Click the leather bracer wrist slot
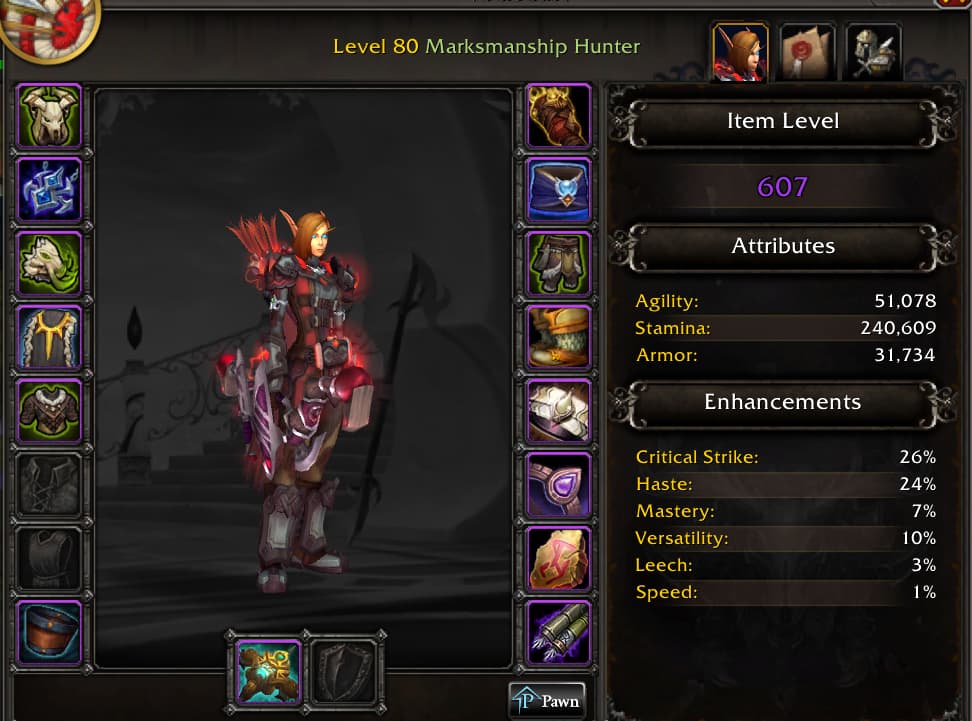 coord(49,633)
